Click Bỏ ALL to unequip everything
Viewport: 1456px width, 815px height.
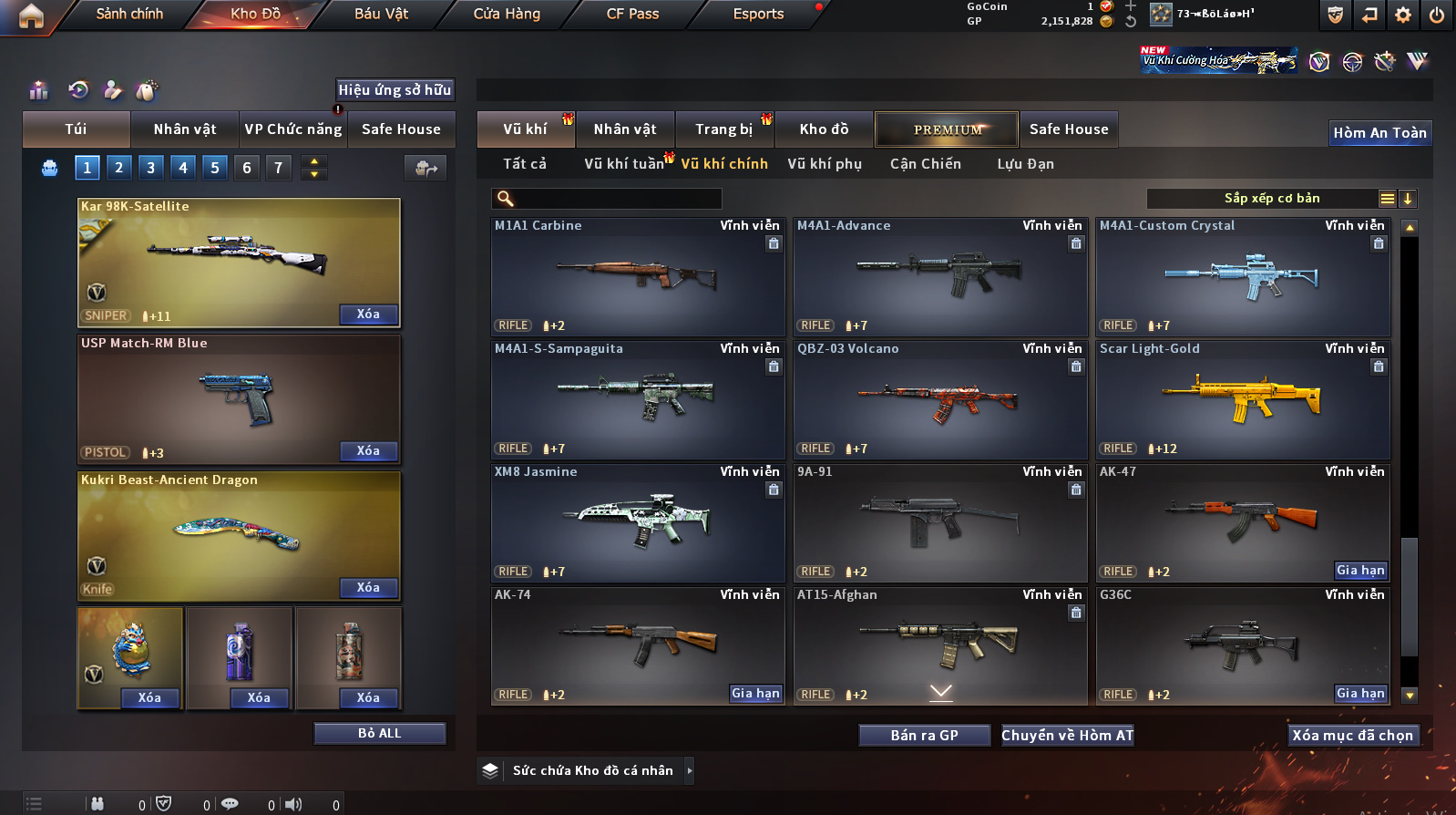(379, 734)
